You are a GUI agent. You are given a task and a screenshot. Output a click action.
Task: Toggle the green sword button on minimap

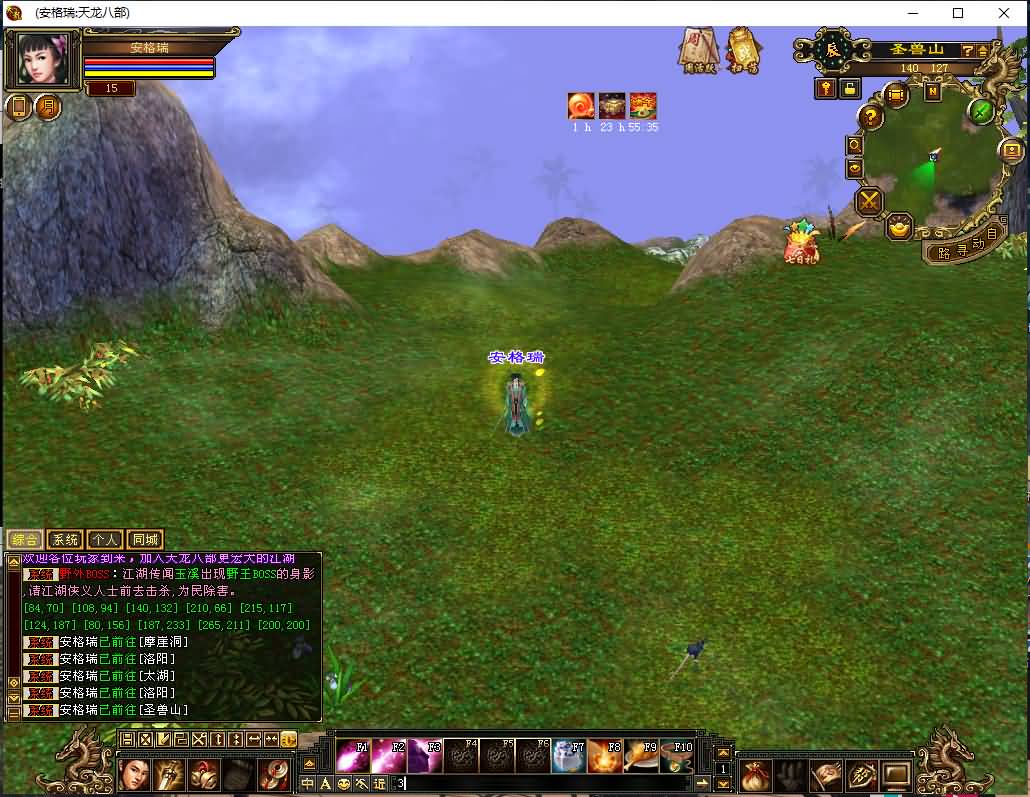[x=982, y=111]
